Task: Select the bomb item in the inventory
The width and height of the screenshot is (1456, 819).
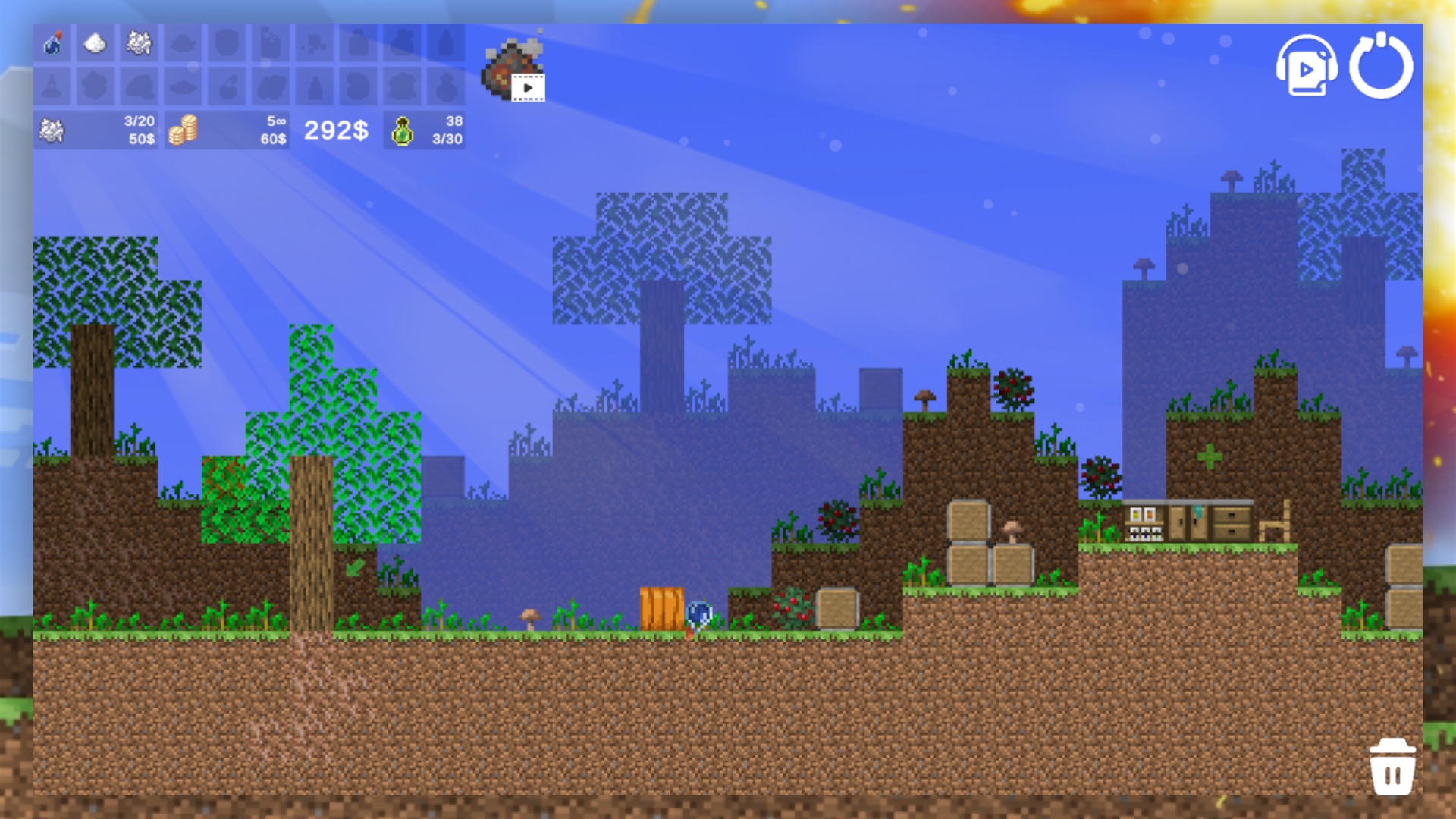Action: 53,44
